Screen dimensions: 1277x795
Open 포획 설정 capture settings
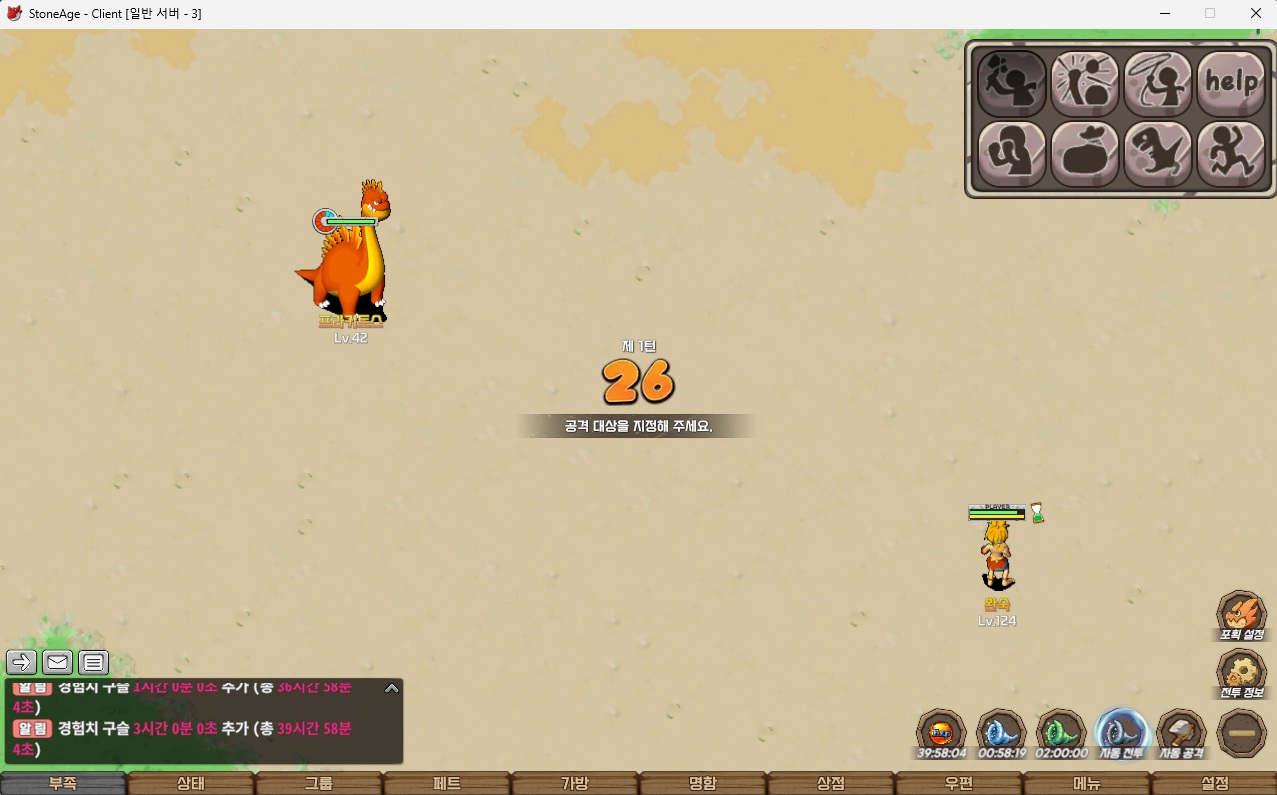click(1241, 615)
